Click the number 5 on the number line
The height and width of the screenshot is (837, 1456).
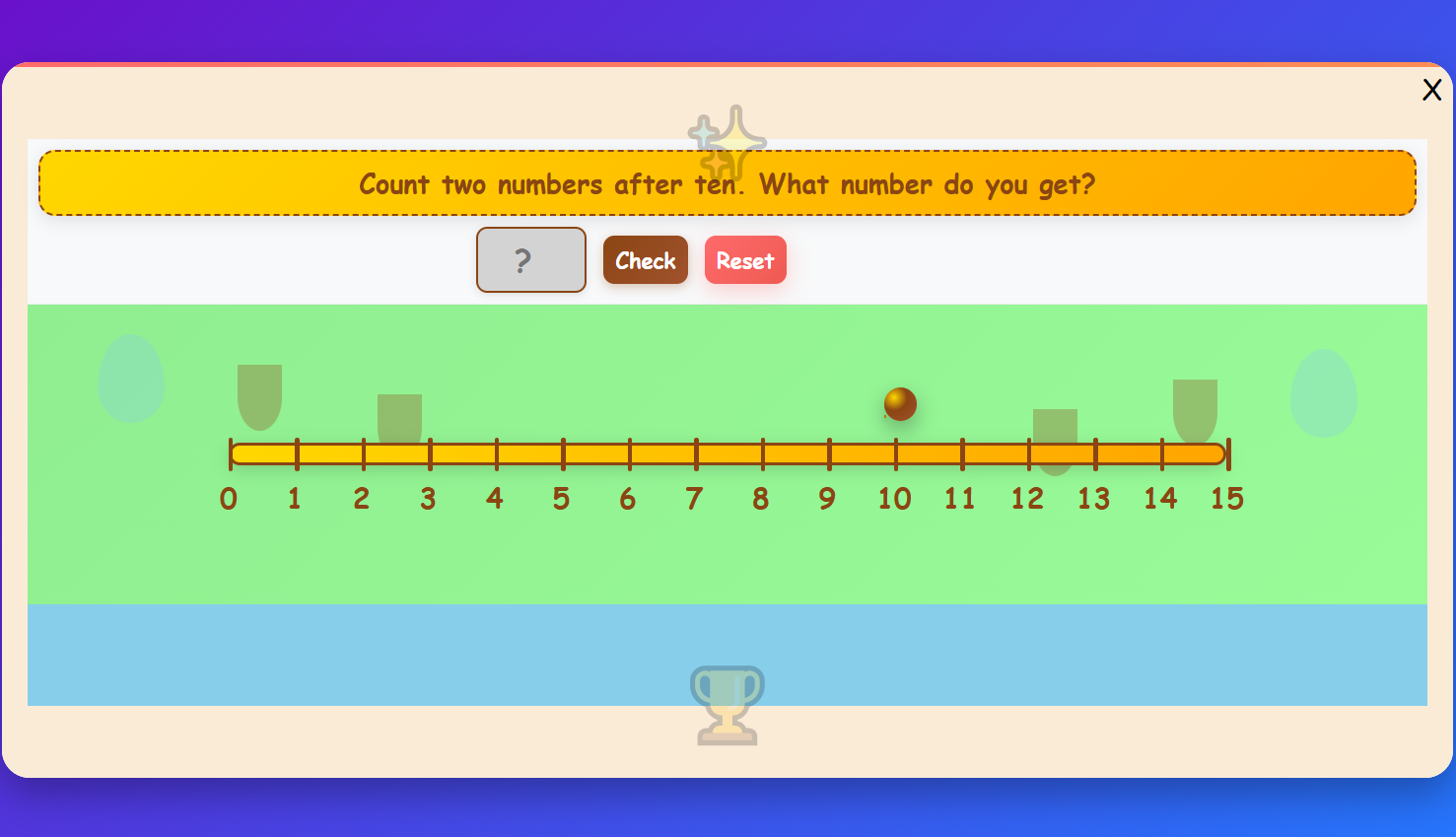[x=561, y=499]
